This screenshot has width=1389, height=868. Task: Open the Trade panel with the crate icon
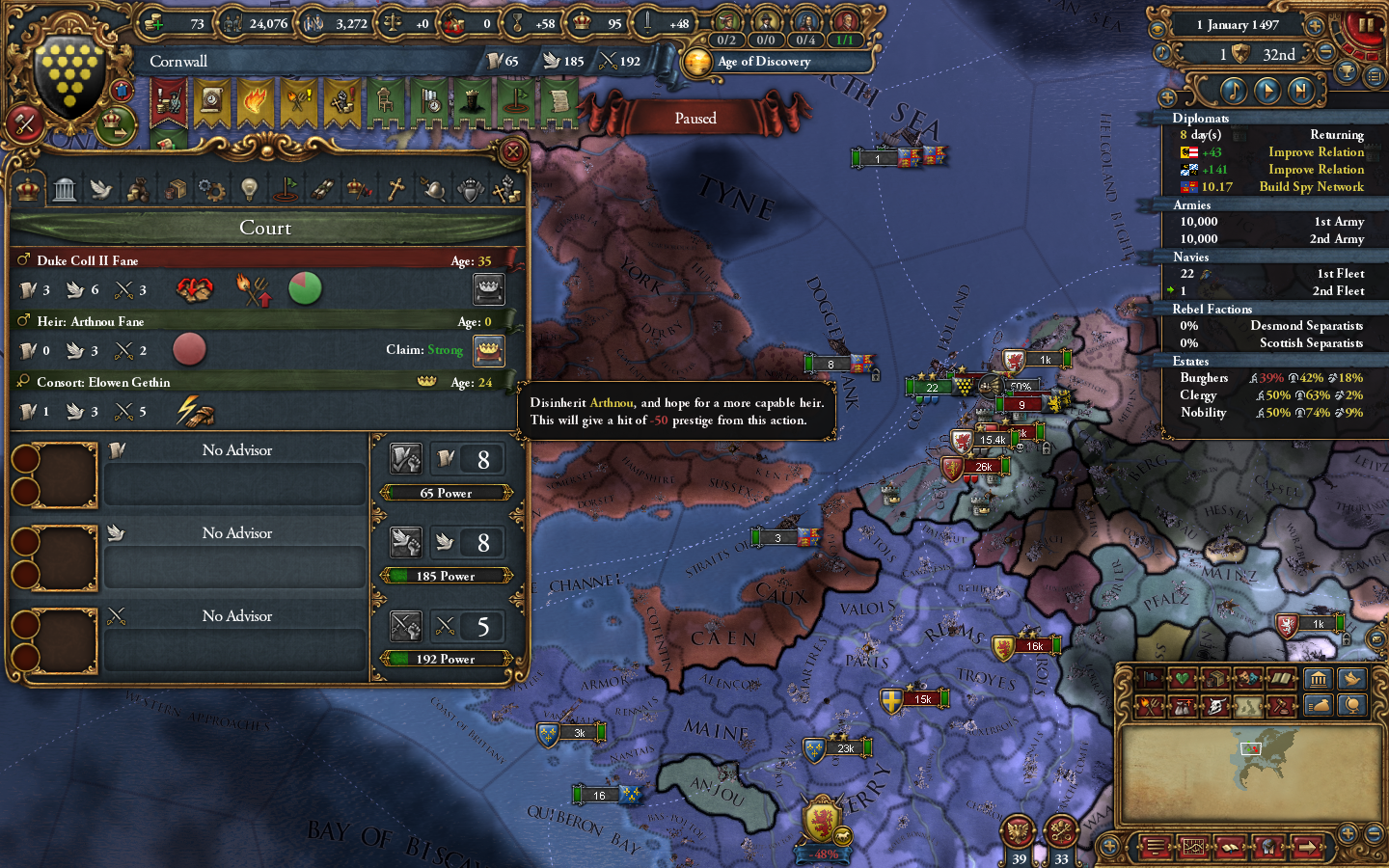pyautogui.click(x=175, y=188)
